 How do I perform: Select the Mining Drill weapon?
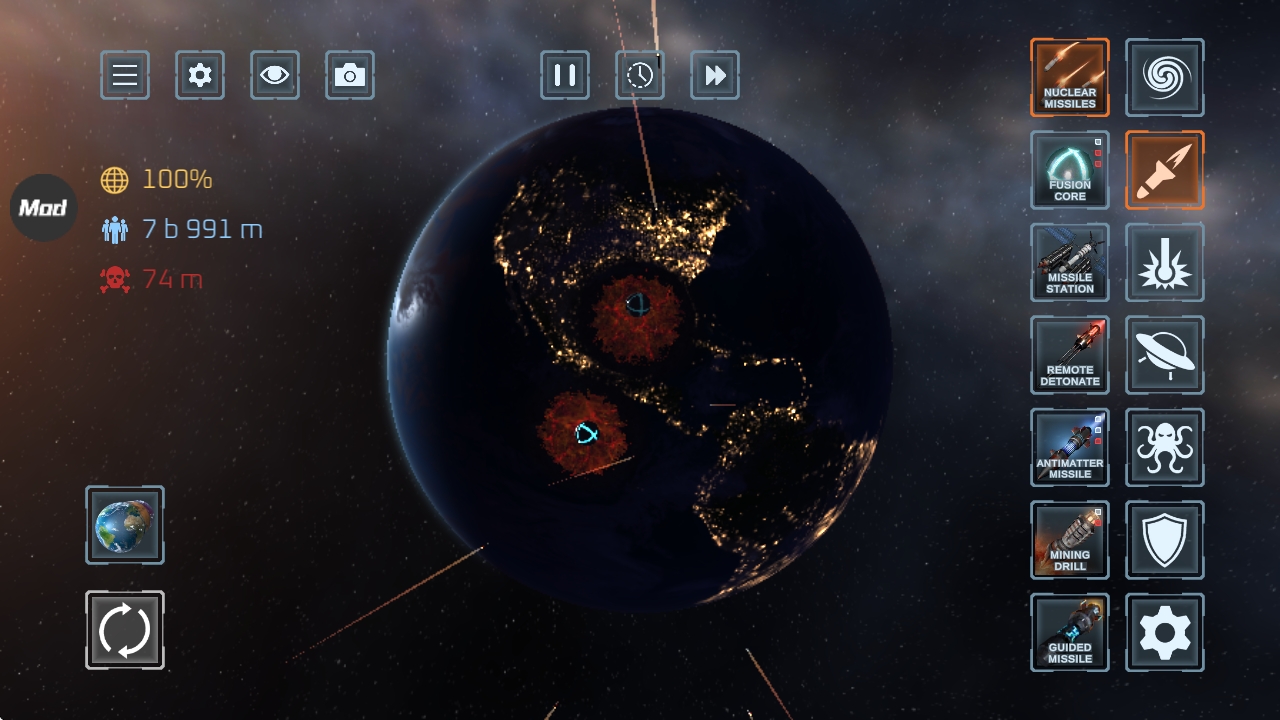[x=1070, y=540]
